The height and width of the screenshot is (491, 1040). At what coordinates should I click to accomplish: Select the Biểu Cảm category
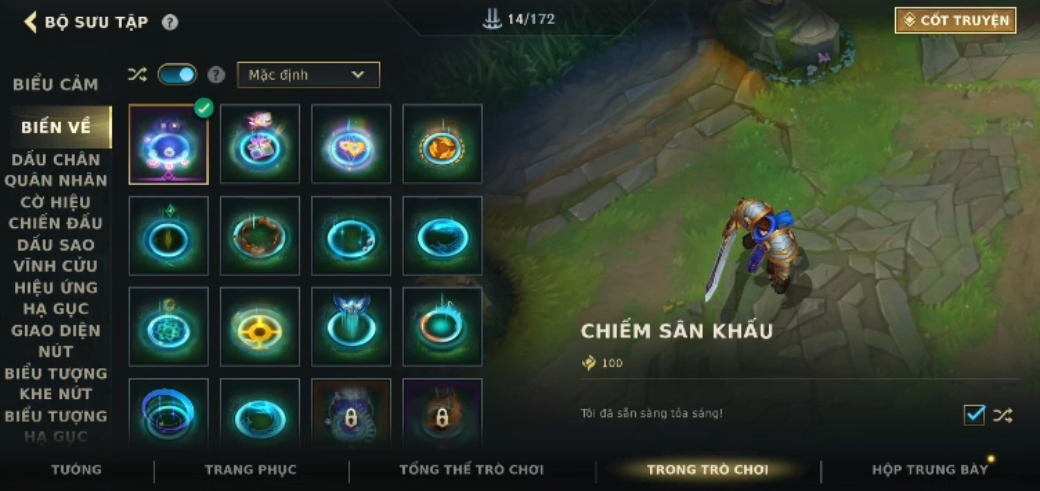point(55,84)
